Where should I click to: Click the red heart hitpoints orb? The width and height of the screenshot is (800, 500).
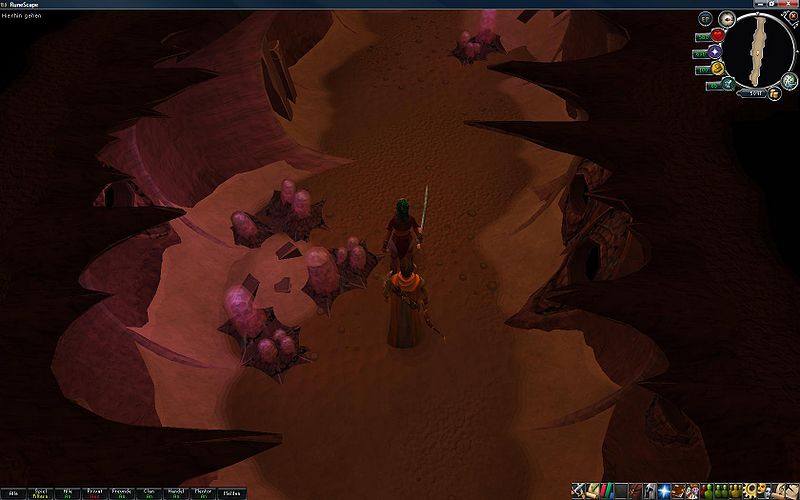pyautogui.click(x=717, y=37)
